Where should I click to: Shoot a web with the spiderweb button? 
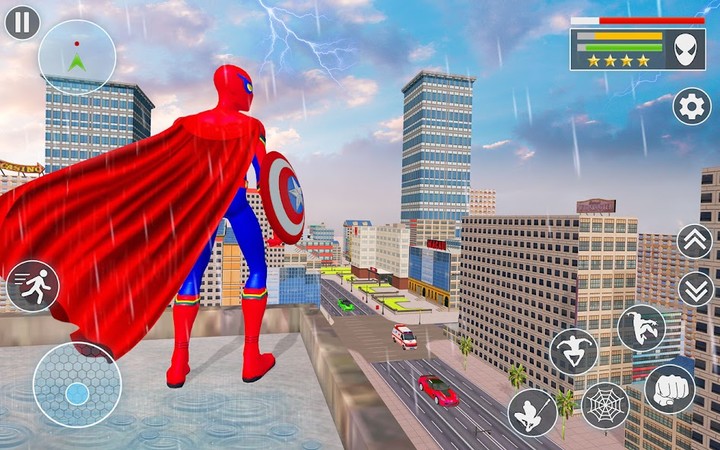(x=605, y=406)
